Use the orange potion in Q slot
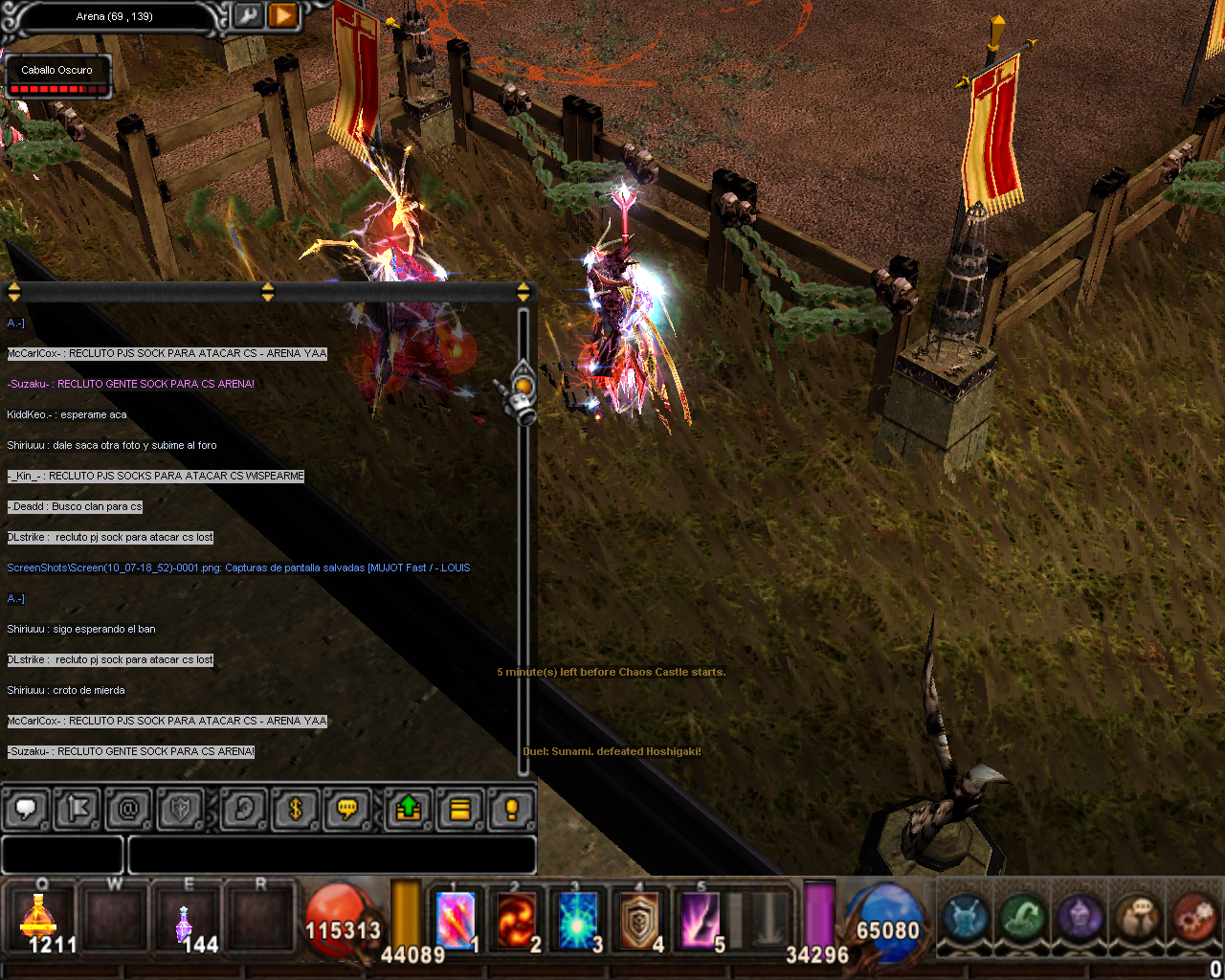 point(39,920)
